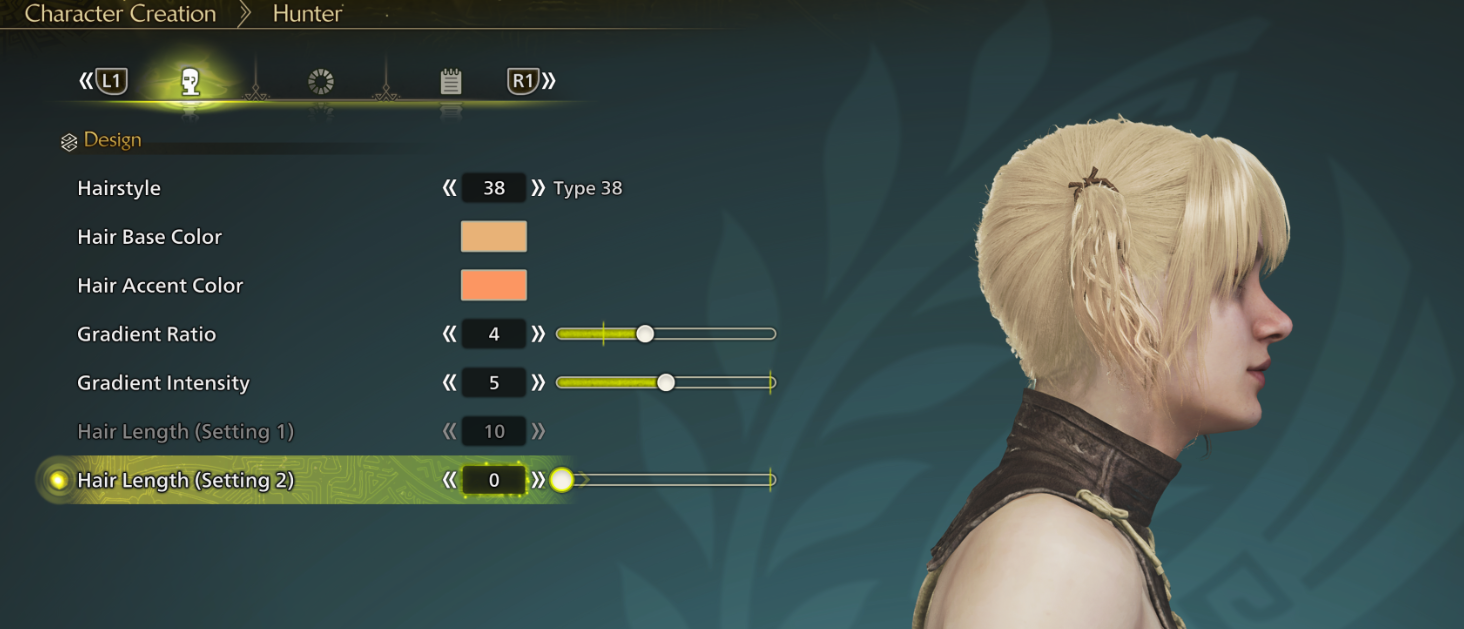Screen dimensions: 1464x629
Task: Increase the Gradient Intensity value
Action: point(538,383)
